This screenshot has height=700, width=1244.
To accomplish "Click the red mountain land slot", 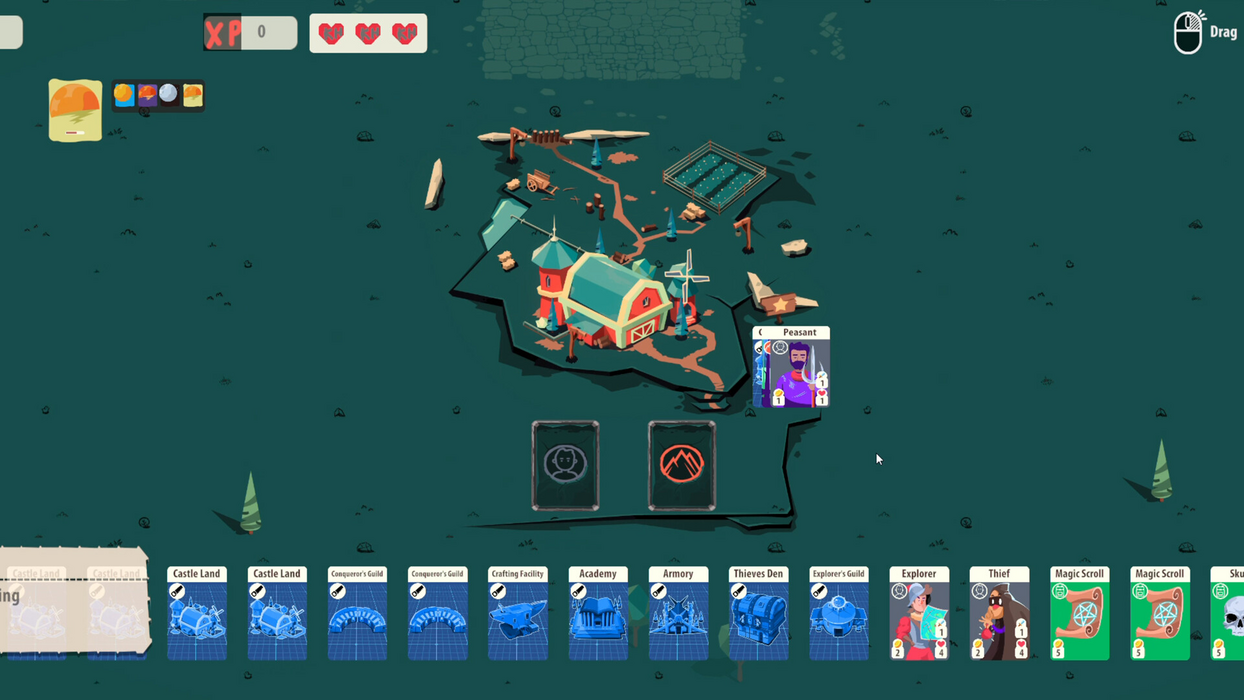I will coord(682,465).
